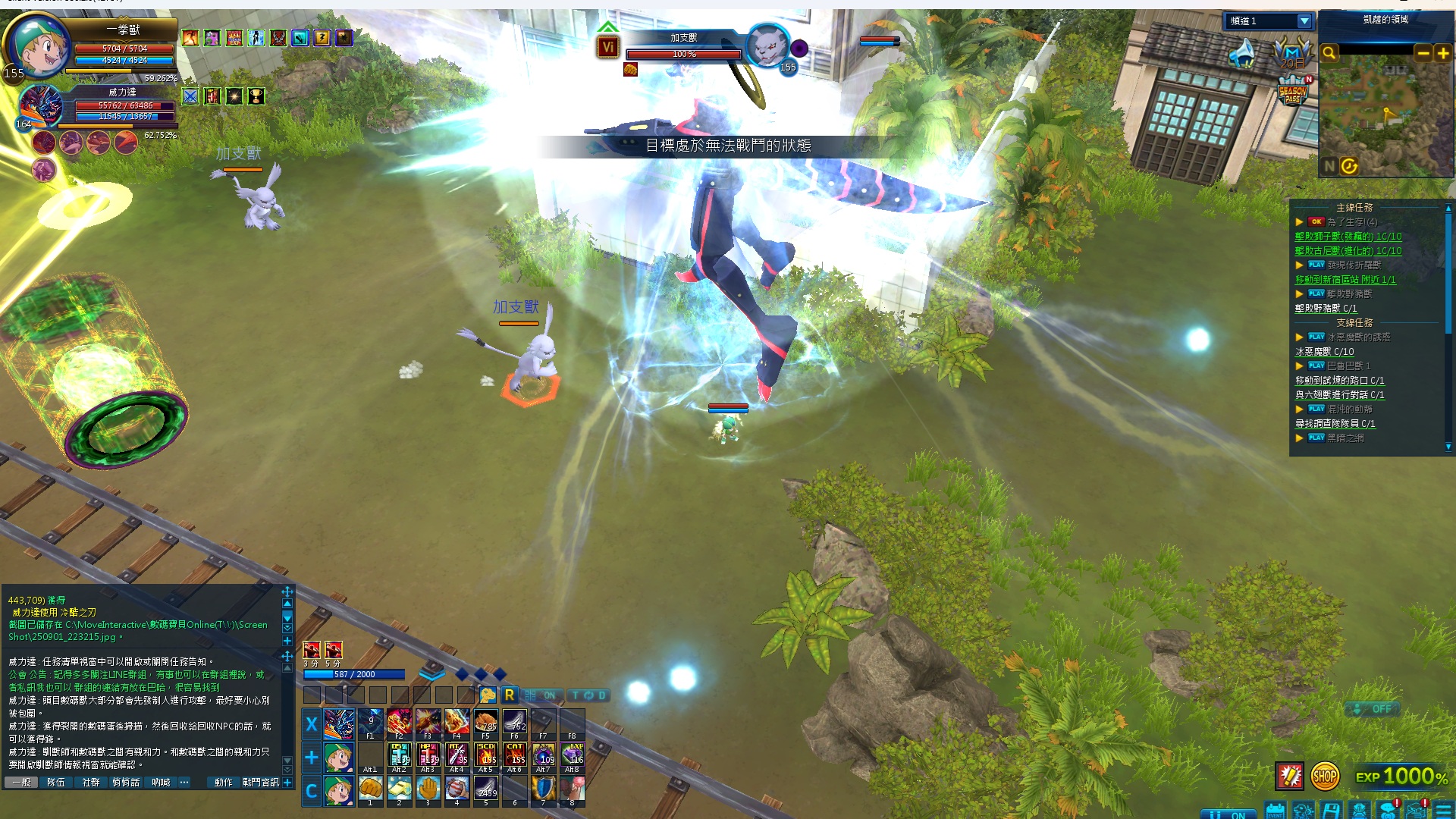Open the main hamburger menu
The image size is (1456, 819).
click(1443, 811)
